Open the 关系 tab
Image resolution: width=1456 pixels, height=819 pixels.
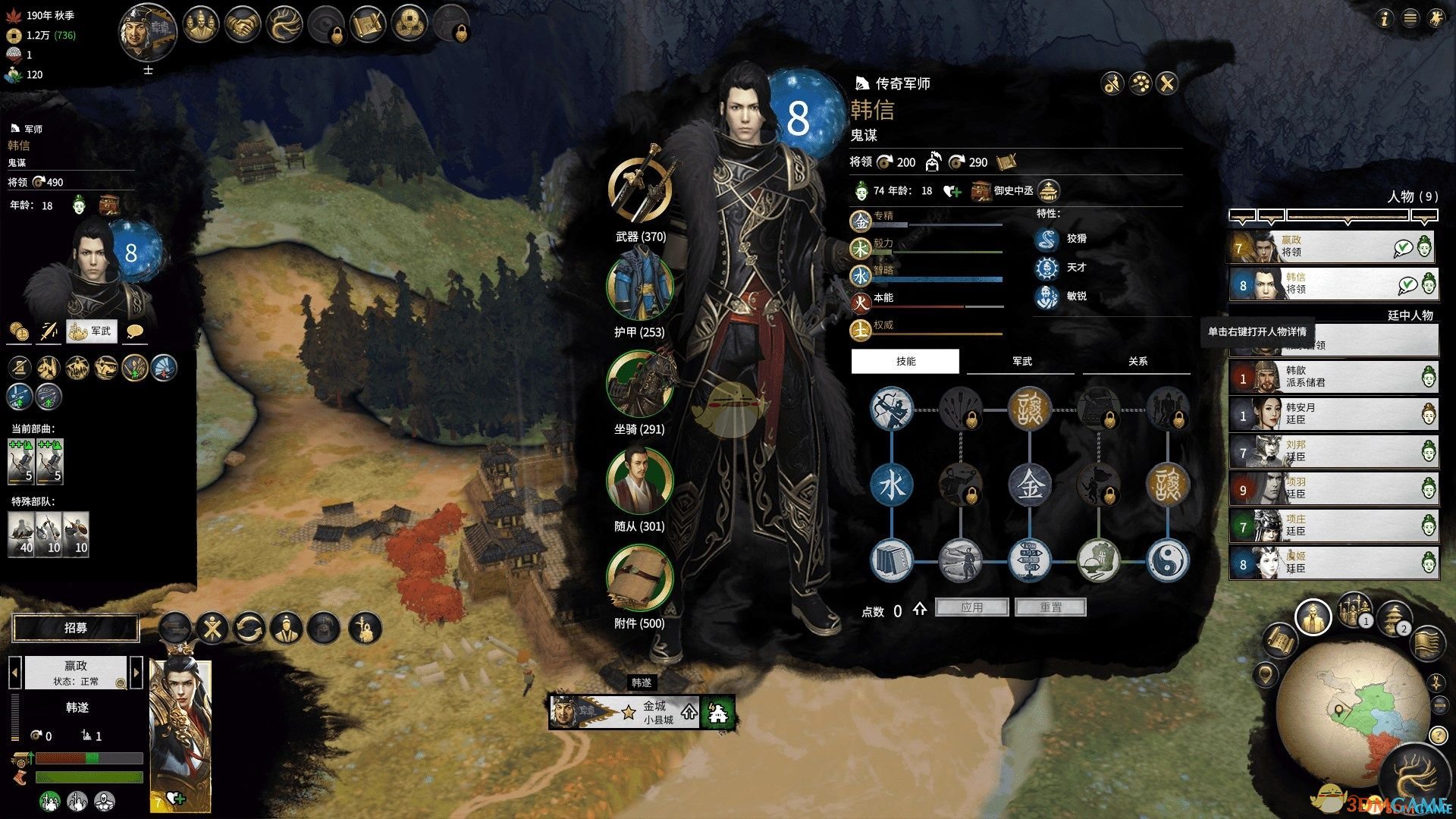click(1137, 362)
